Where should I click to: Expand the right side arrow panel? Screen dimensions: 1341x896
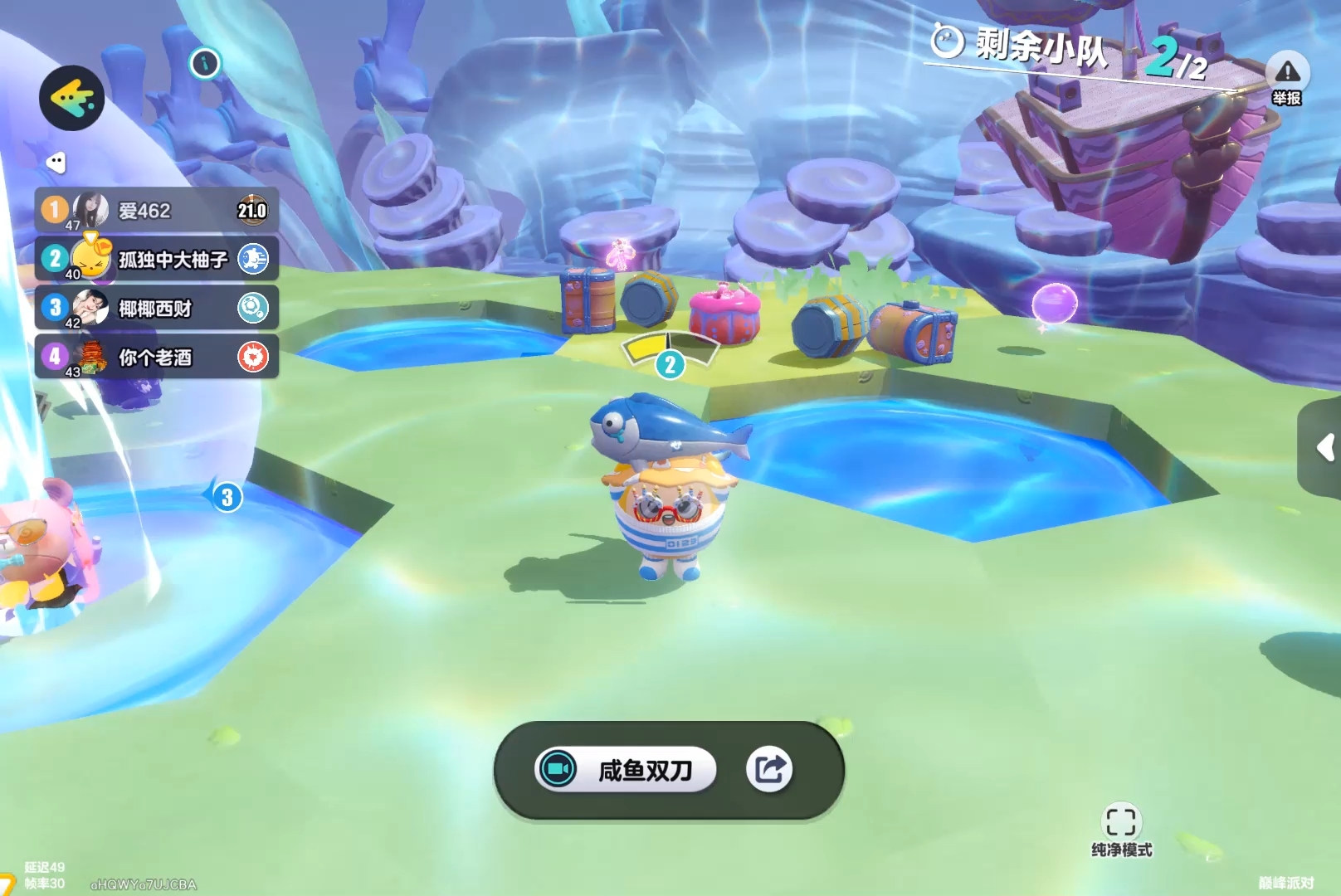click(1324, 449)
